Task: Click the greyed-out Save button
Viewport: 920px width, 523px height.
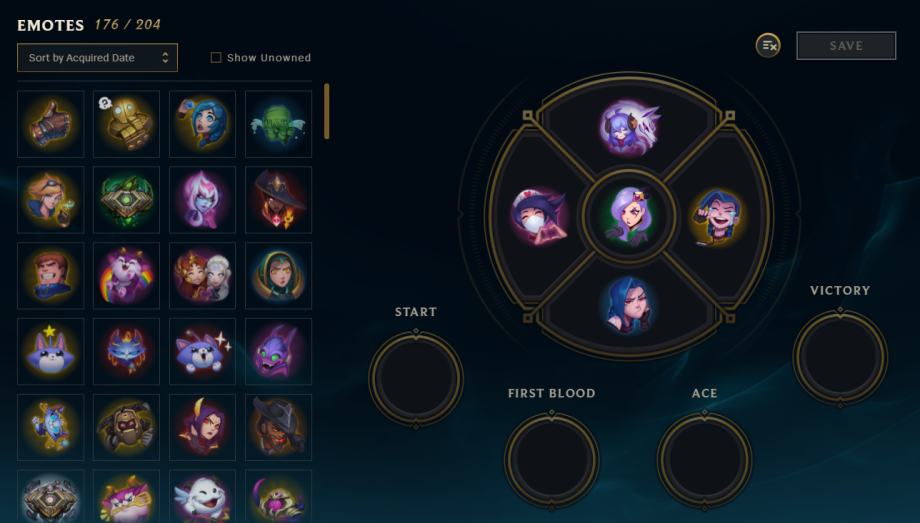Action: [845, 46]
